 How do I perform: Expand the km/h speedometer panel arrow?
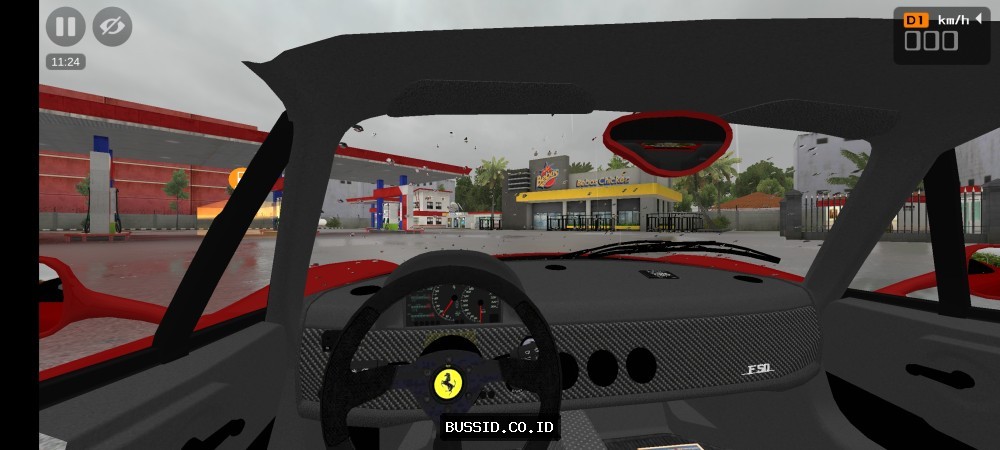tap(978, 18)
